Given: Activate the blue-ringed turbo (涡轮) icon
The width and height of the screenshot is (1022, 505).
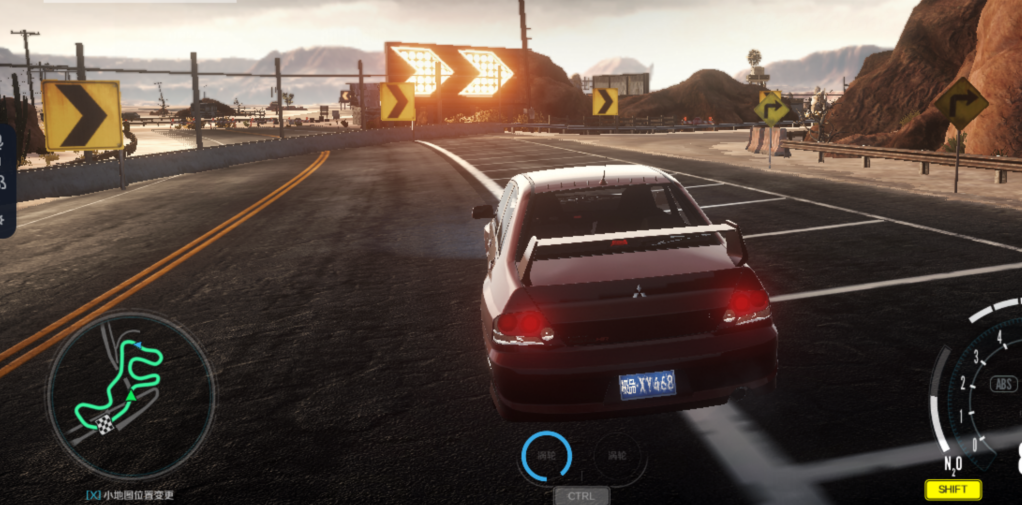Looking at the screenshot, I should tap(546, 456).
